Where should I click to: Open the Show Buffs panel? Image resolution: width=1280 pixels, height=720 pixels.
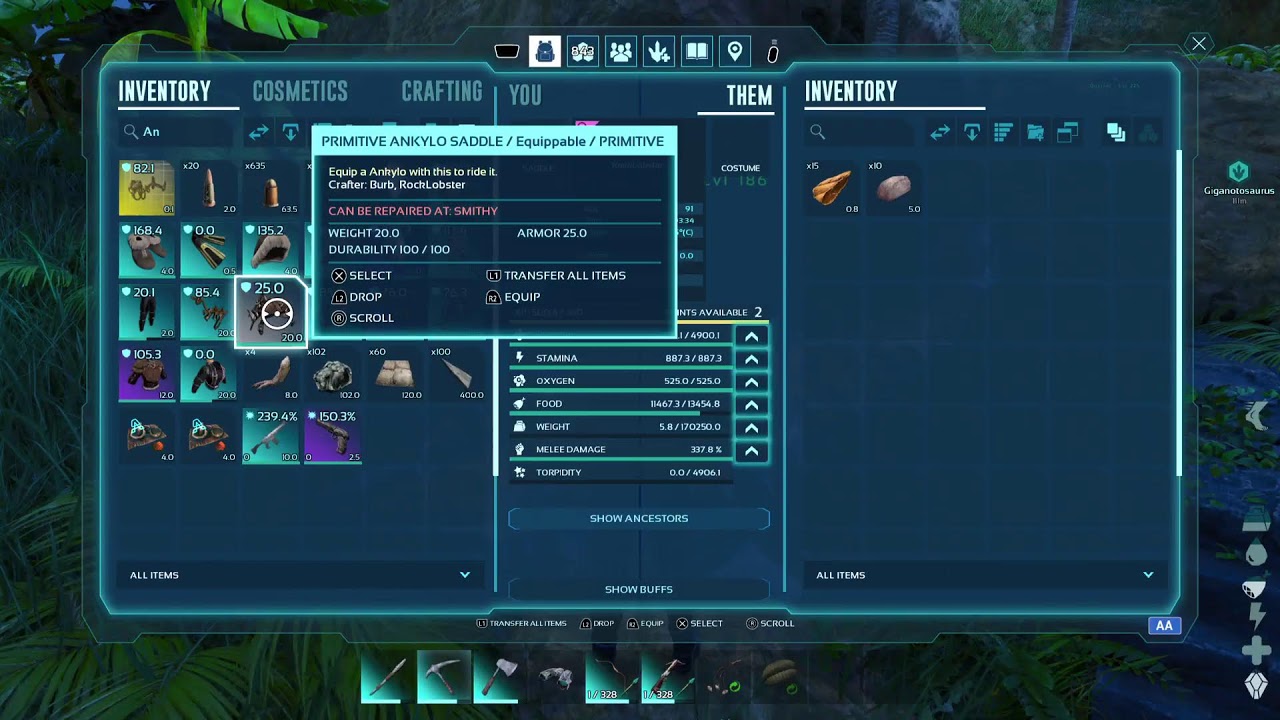(x=638, y=589)
